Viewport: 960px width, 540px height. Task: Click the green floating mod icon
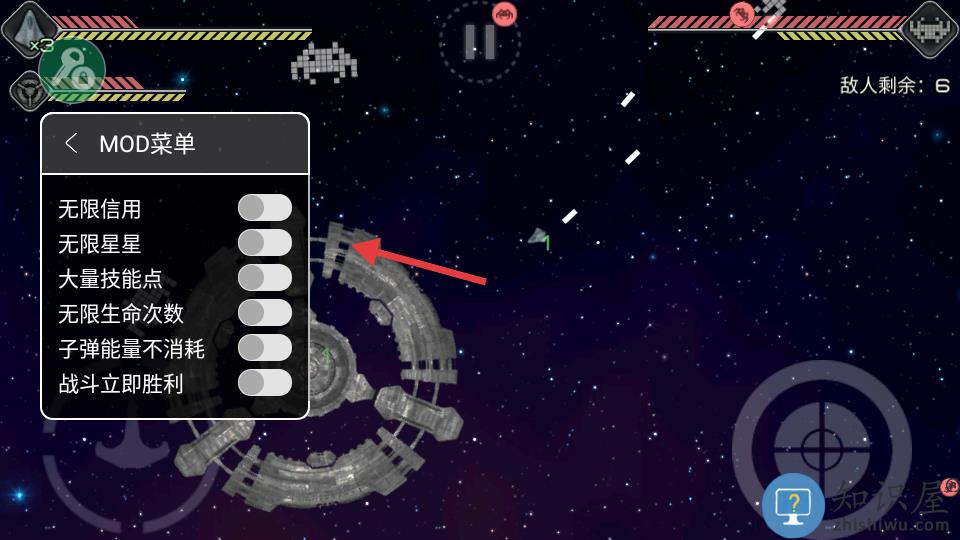pyautogui.click(x=71, y=71)
